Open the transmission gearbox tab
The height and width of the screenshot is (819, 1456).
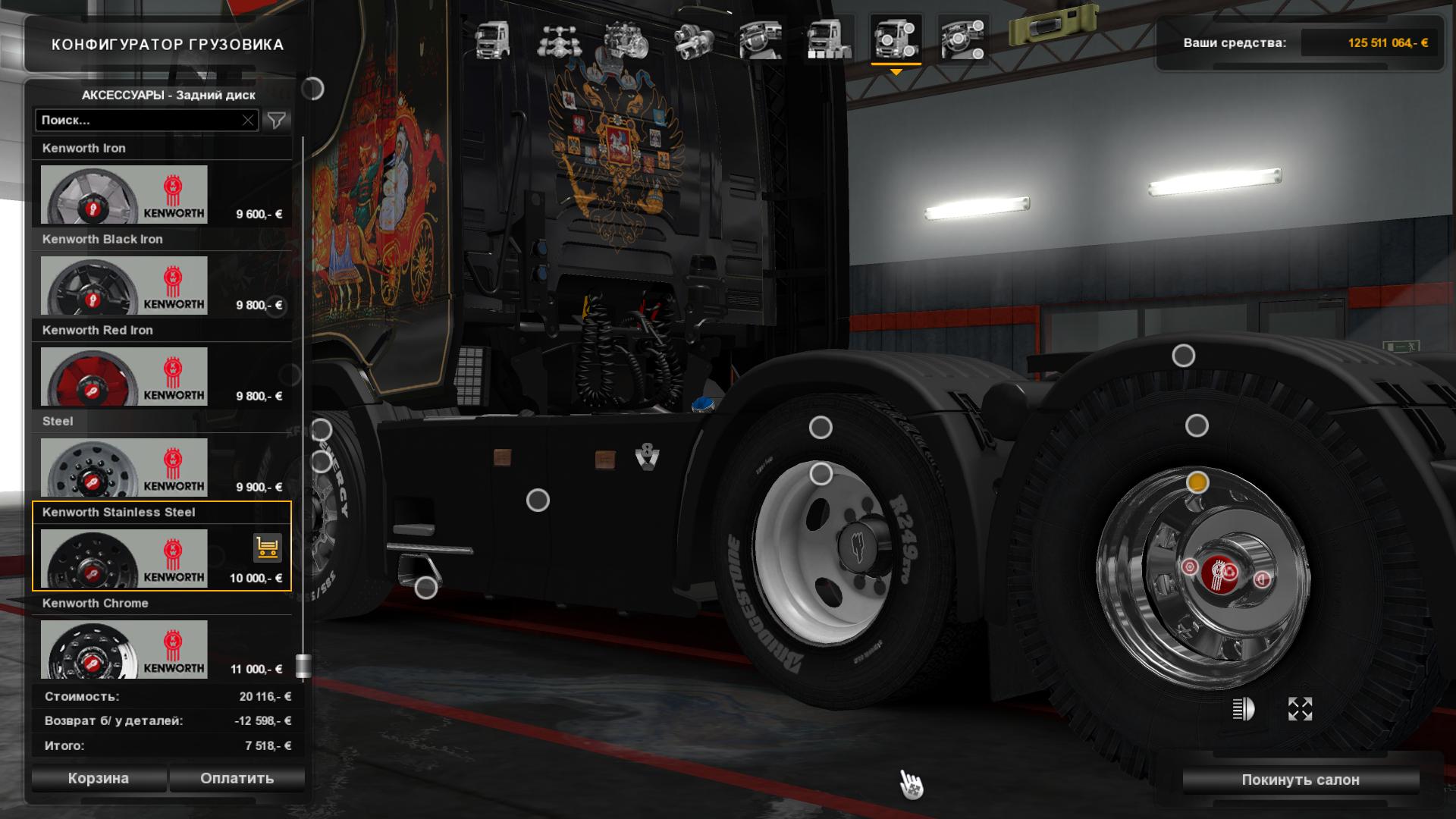click(x=694, y=39)
